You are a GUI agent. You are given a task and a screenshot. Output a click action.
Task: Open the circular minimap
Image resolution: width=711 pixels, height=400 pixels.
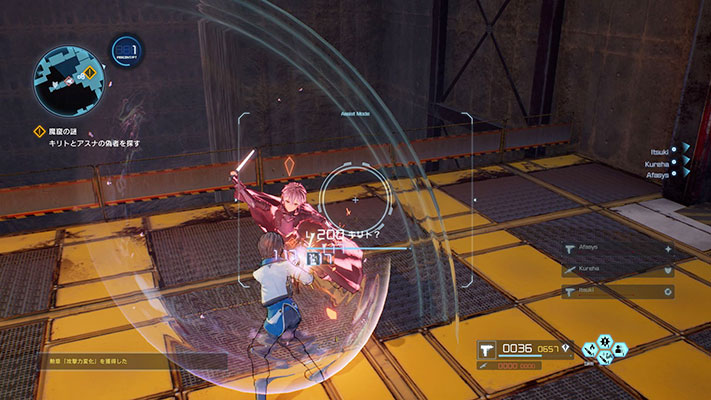[68, 78]
